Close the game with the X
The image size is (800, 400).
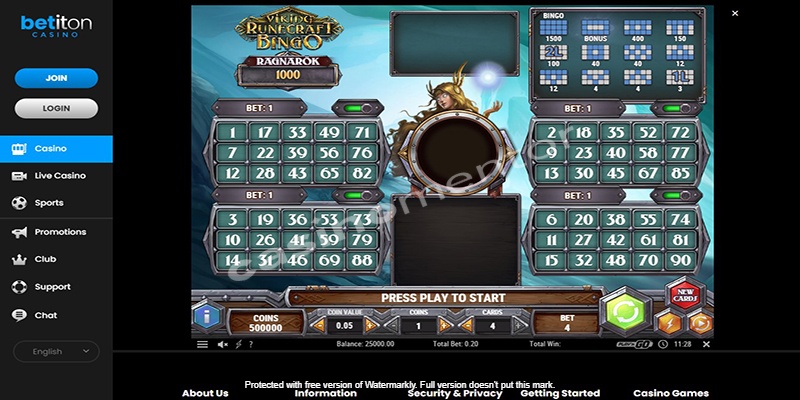point(735,13)
